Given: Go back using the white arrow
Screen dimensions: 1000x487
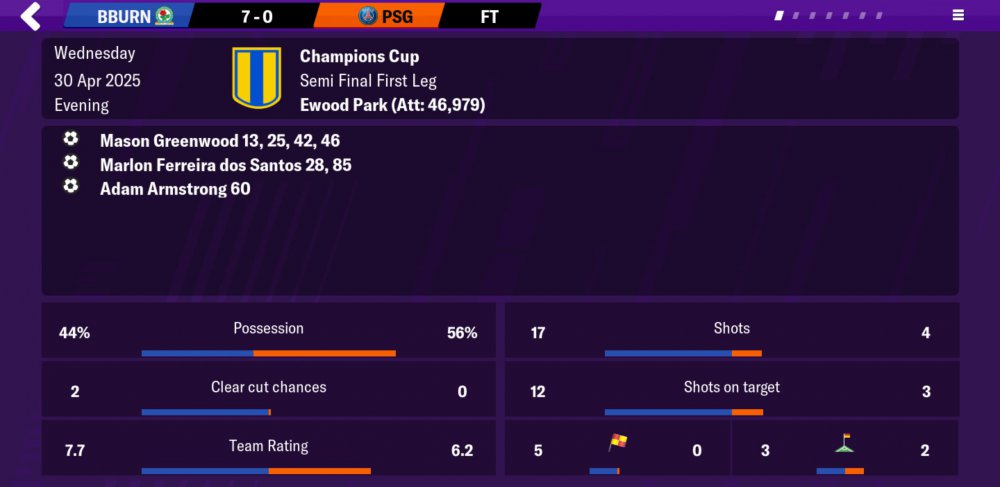Looking at the screenshot, I should [31, 16].
